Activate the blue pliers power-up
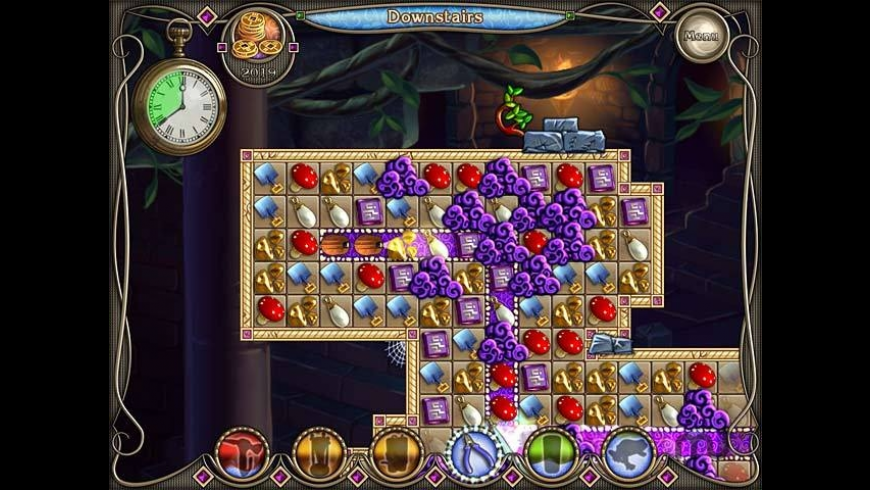 pyautogui.click(x=473, y=454)
